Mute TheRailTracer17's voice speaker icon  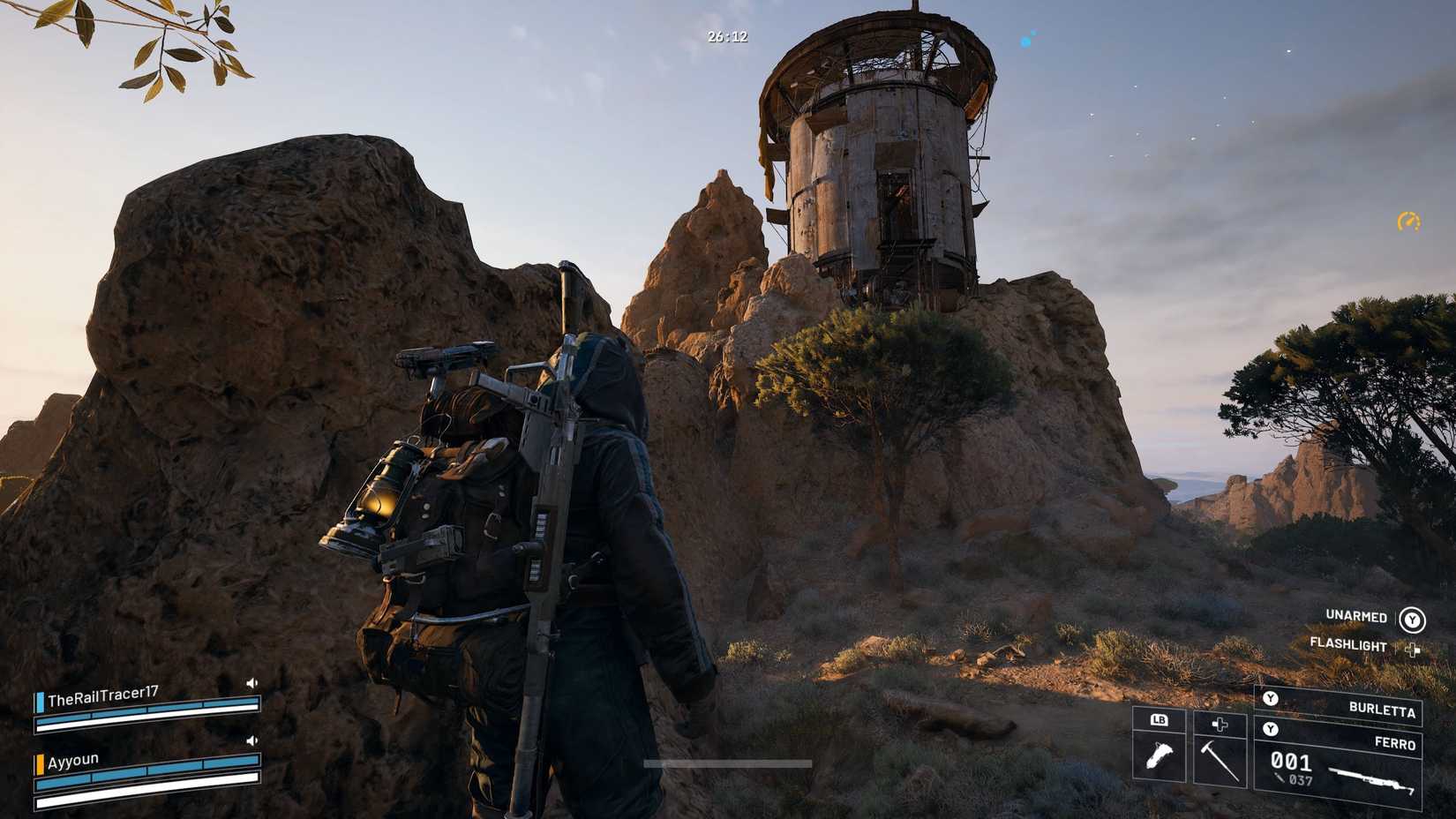click(x=251, y=682)
